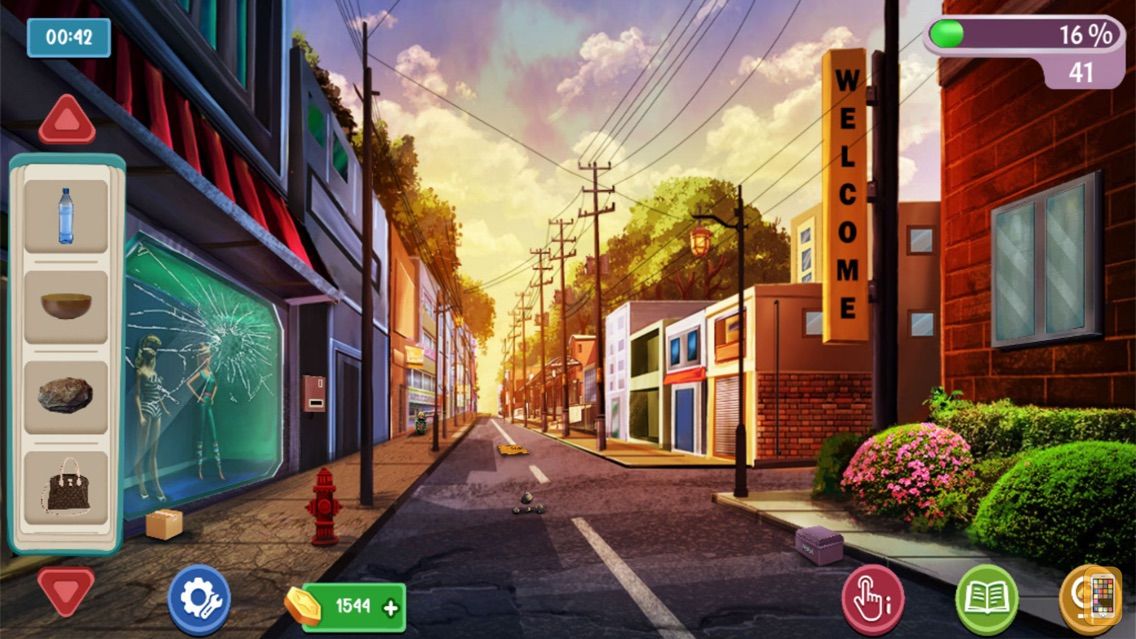The image size is (1136, 639).
Task: Select the handbag inventory slot
Action: point(67,487)
